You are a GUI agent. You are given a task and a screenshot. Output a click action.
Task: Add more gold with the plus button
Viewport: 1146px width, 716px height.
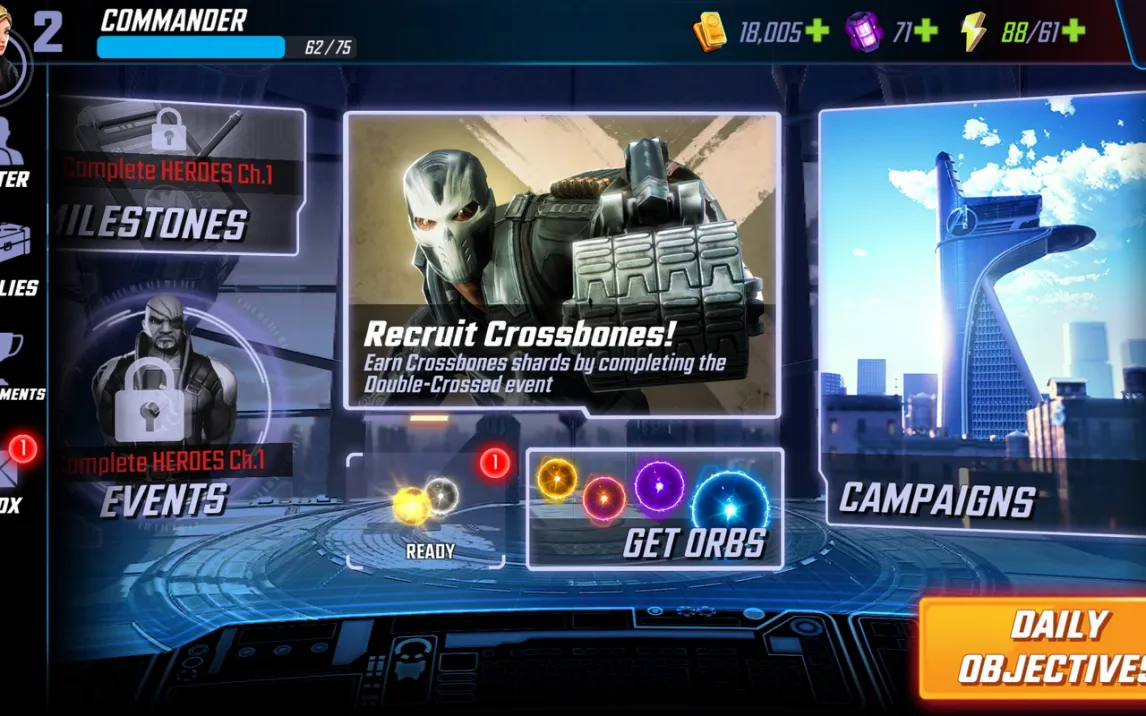tap(817, 32)
